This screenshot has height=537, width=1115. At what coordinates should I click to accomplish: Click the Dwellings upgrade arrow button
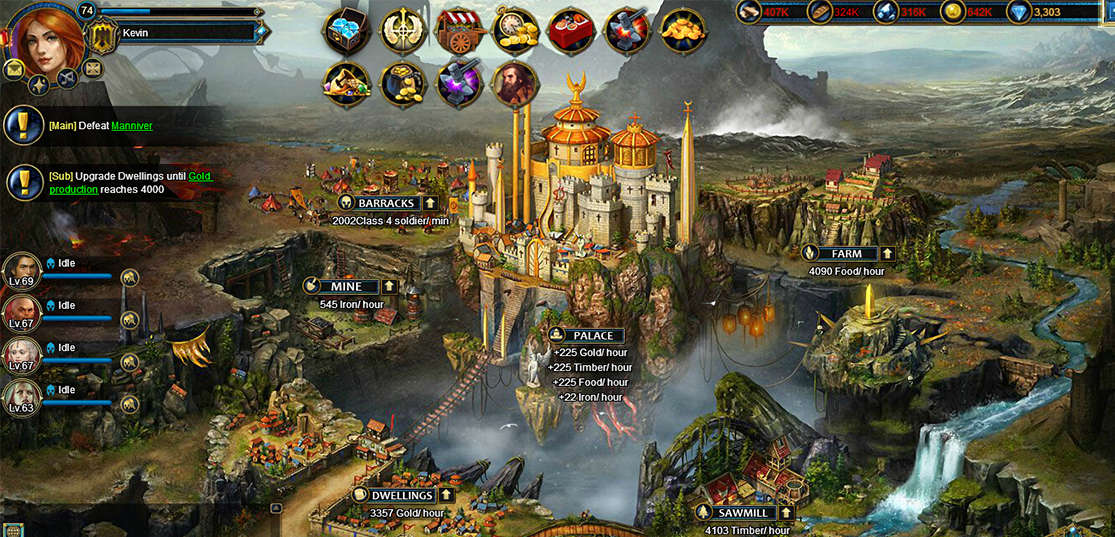446,495
